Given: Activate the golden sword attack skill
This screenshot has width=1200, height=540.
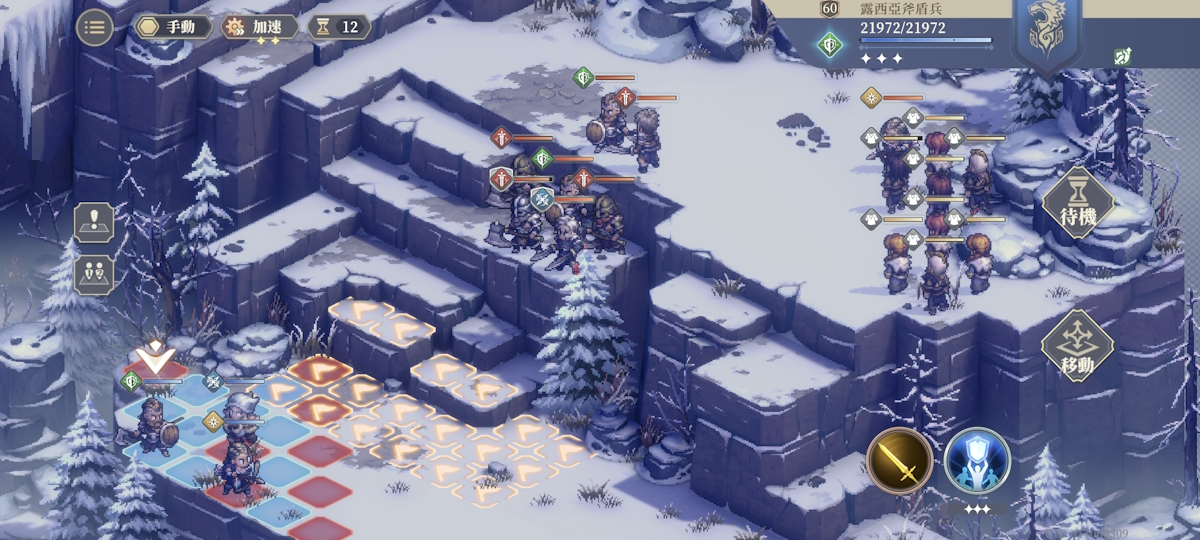Looking at the screenshot, I should point(899,461).
